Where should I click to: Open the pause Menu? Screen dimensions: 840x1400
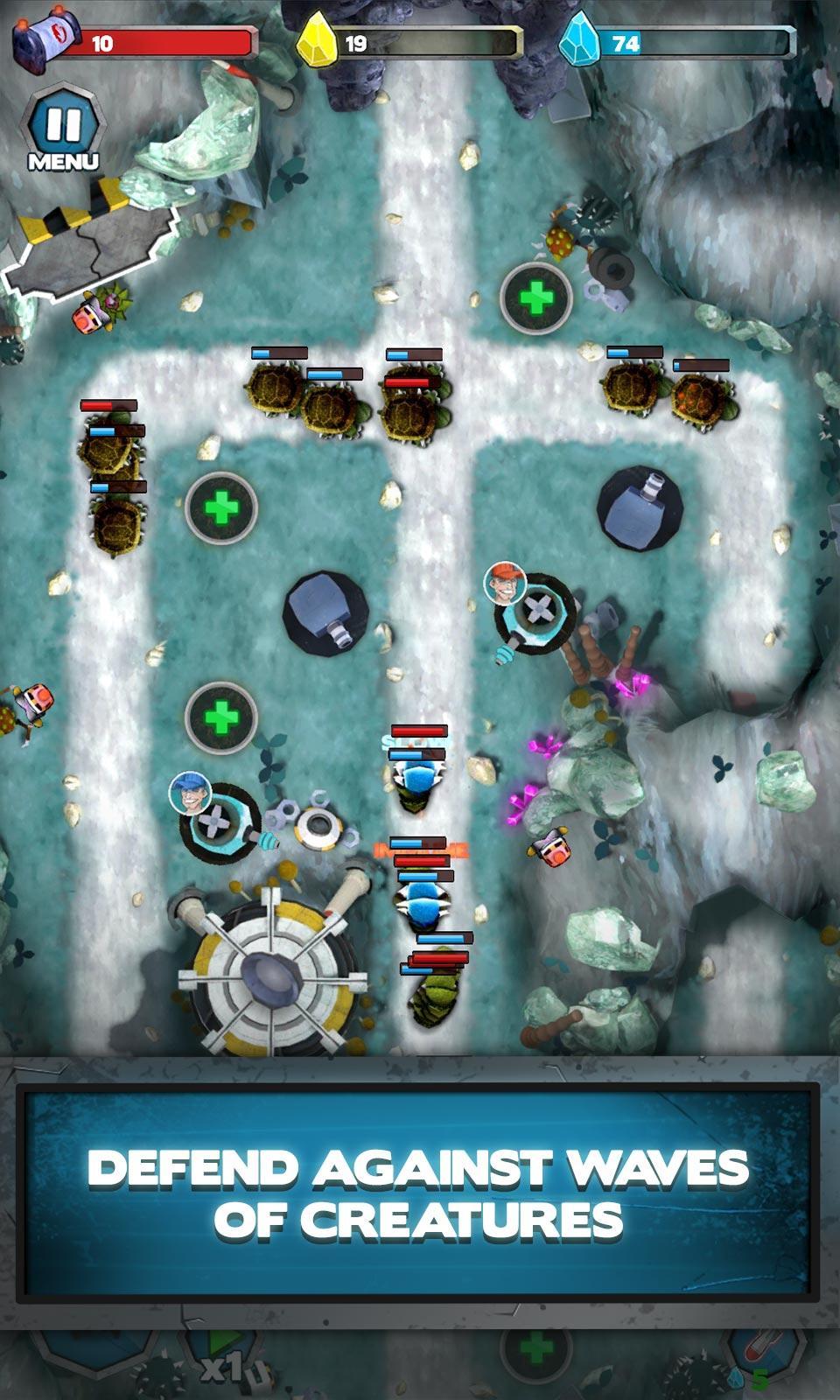63,131
